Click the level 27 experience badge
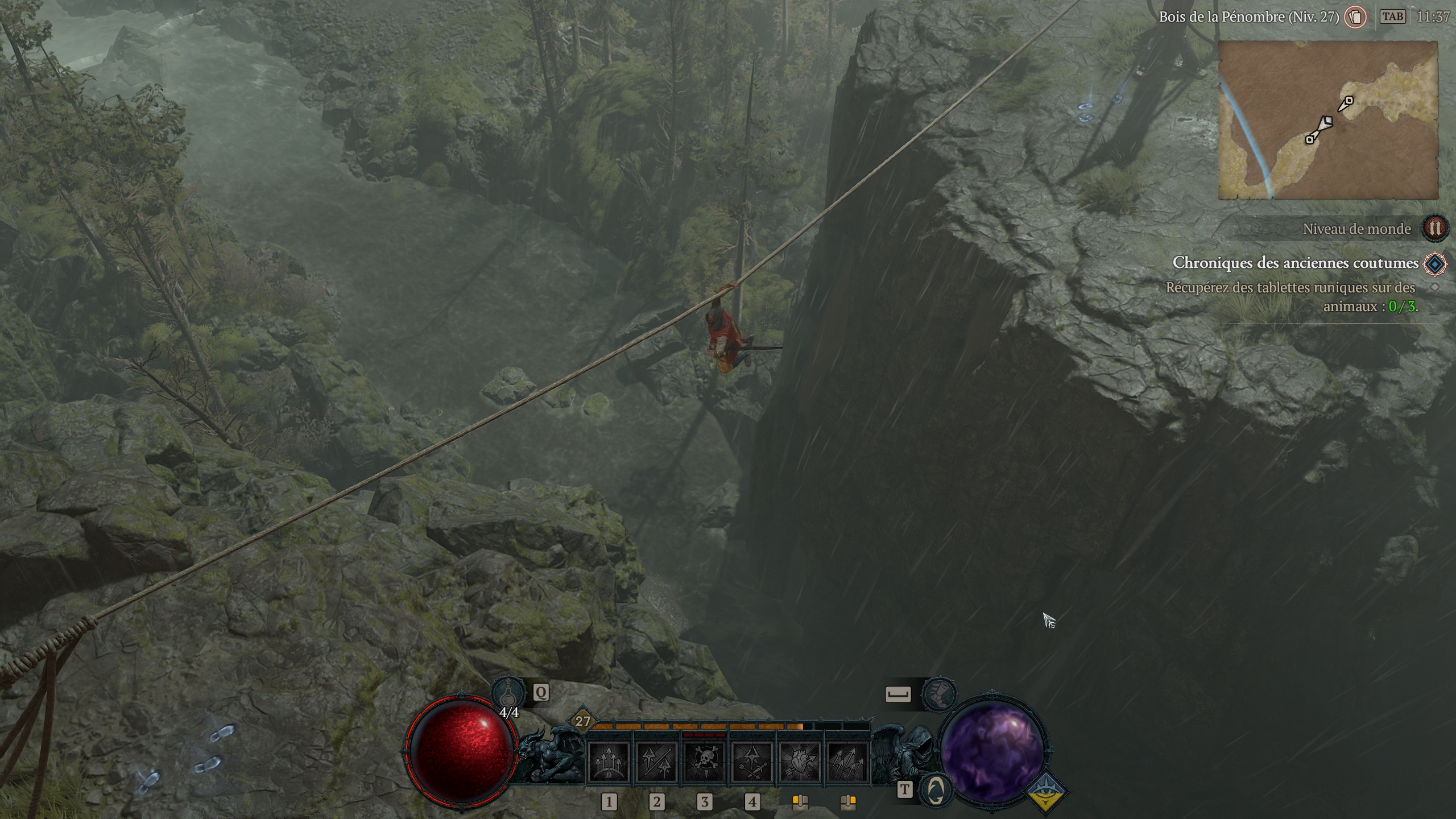1456x819 pixels. click(583, 722)
